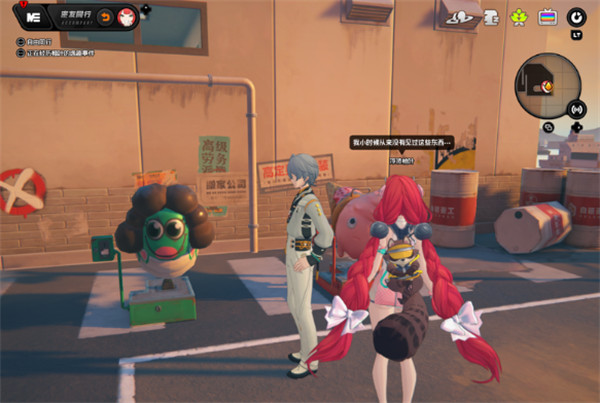
Task: Click the orange return arrow button
Action: pos(104,17)
